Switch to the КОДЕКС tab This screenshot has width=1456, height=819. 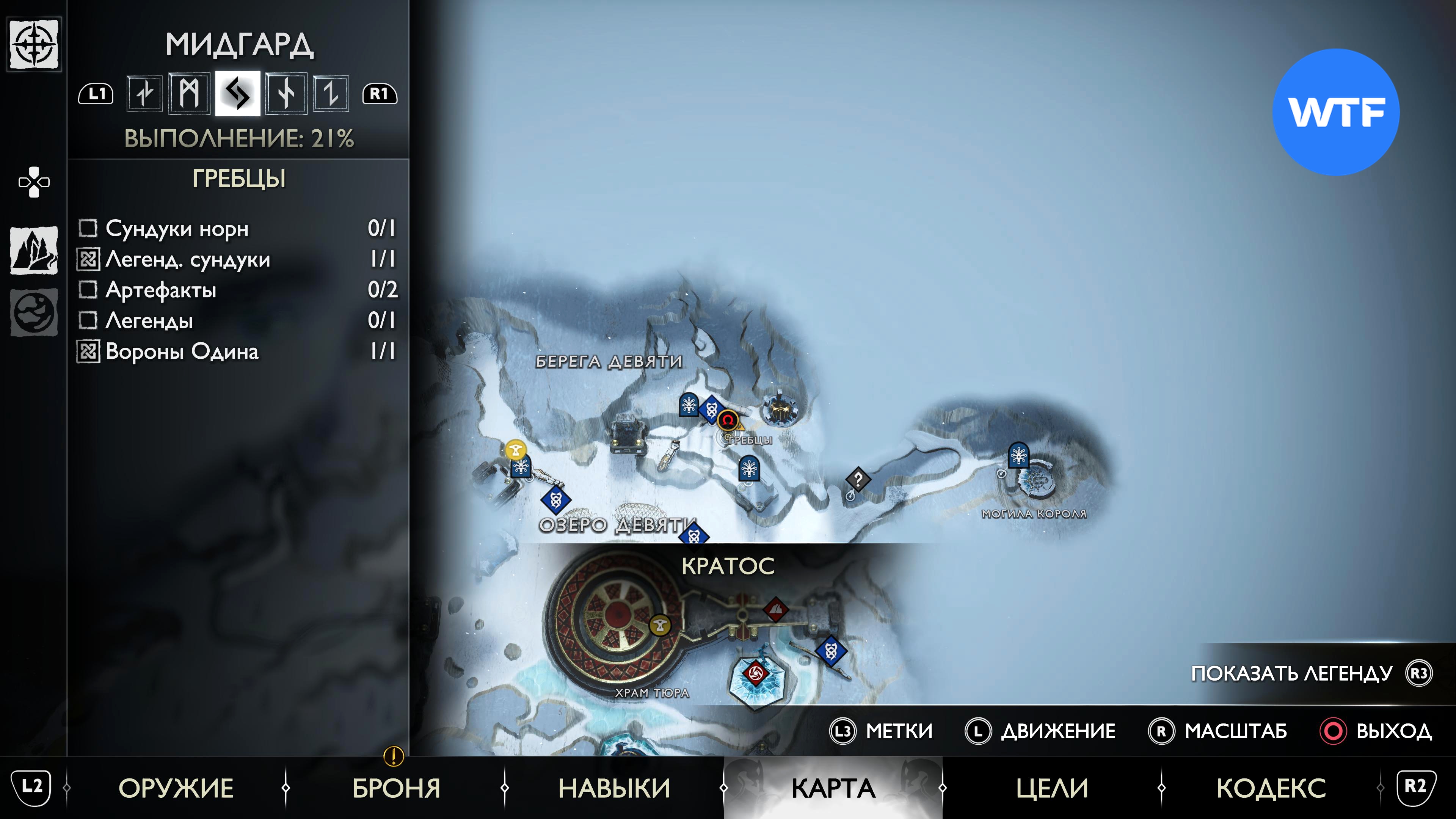point(1271,788)
